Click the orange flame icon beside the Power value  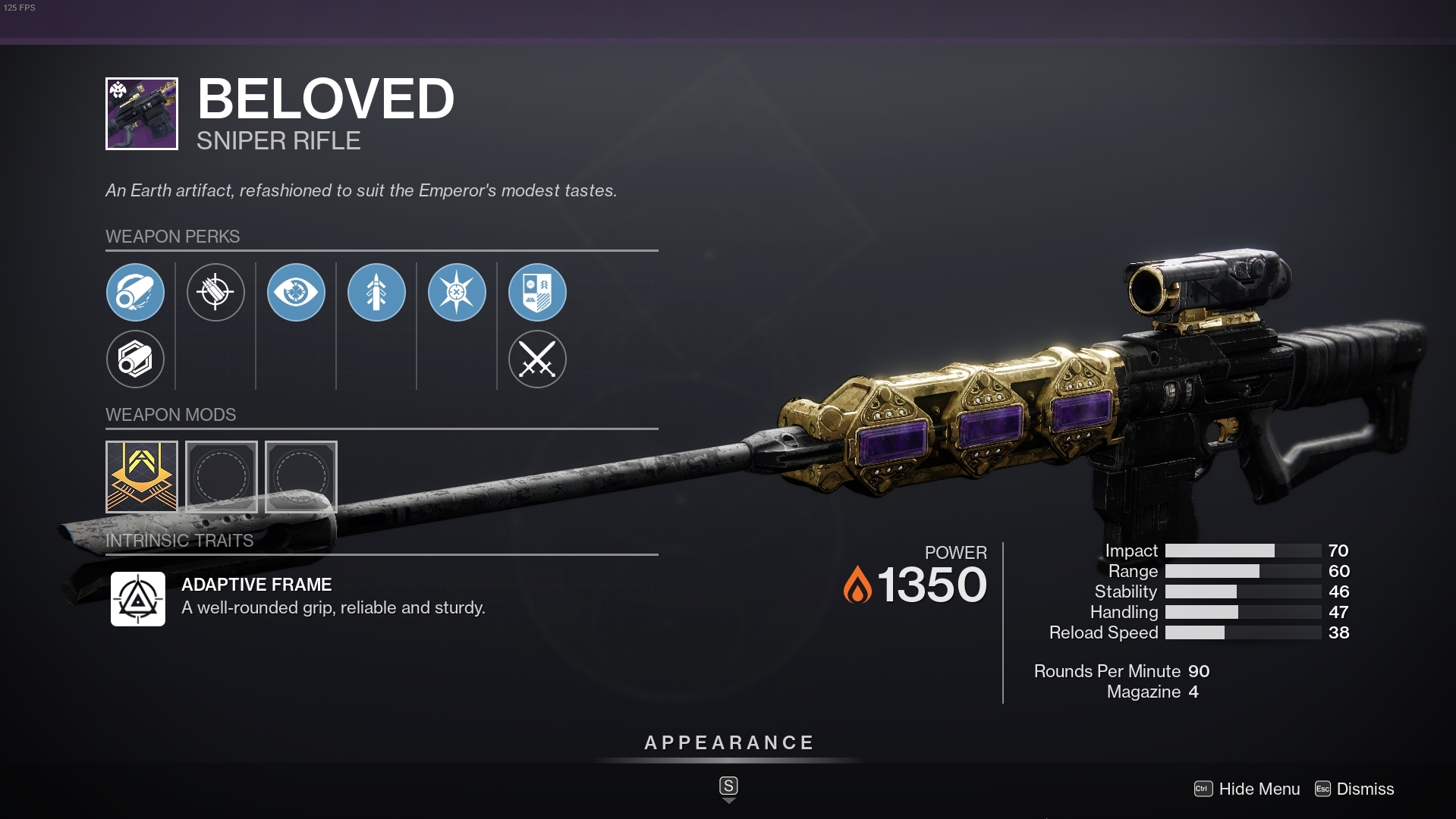[858, 585]
